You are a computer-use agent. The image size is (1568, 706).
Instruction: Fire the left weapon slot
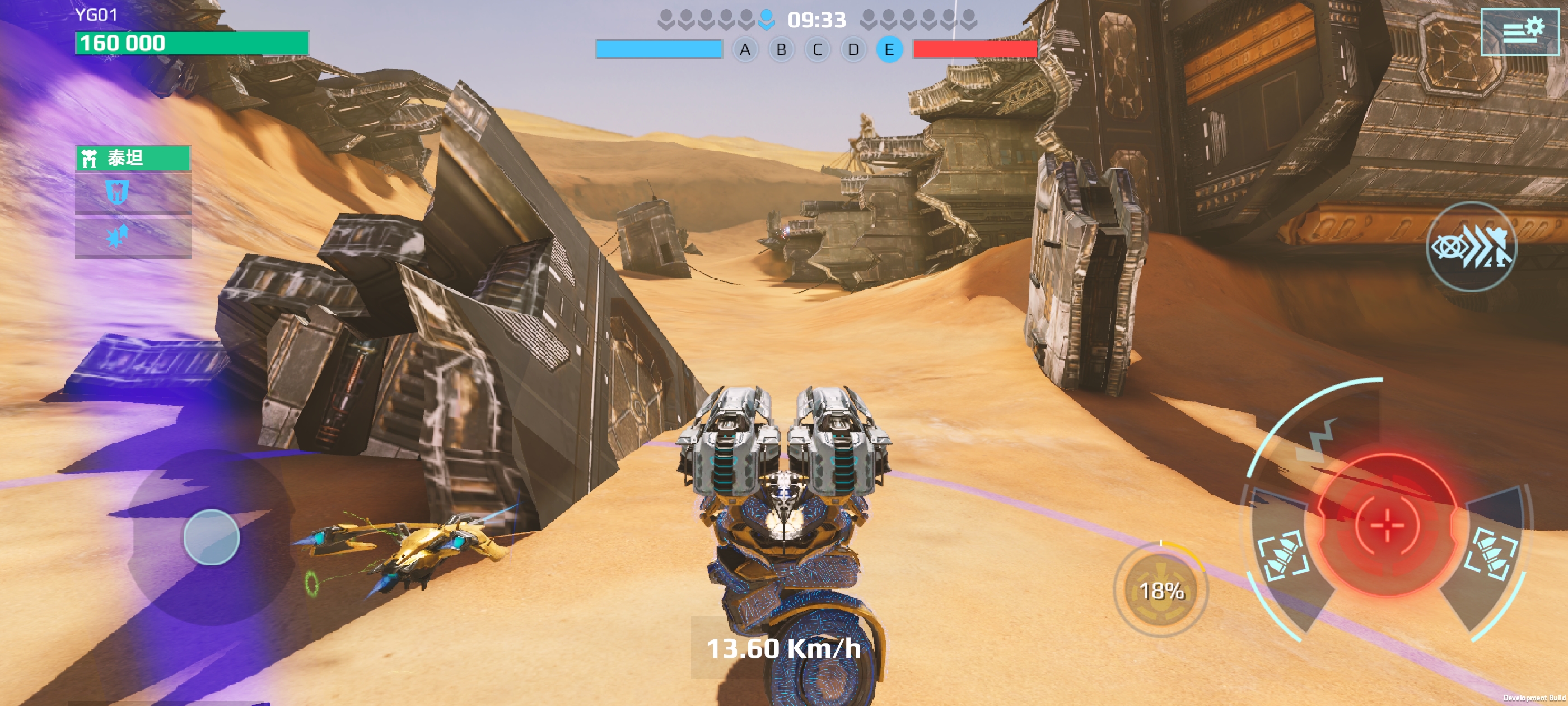[x=1282, y=554]
